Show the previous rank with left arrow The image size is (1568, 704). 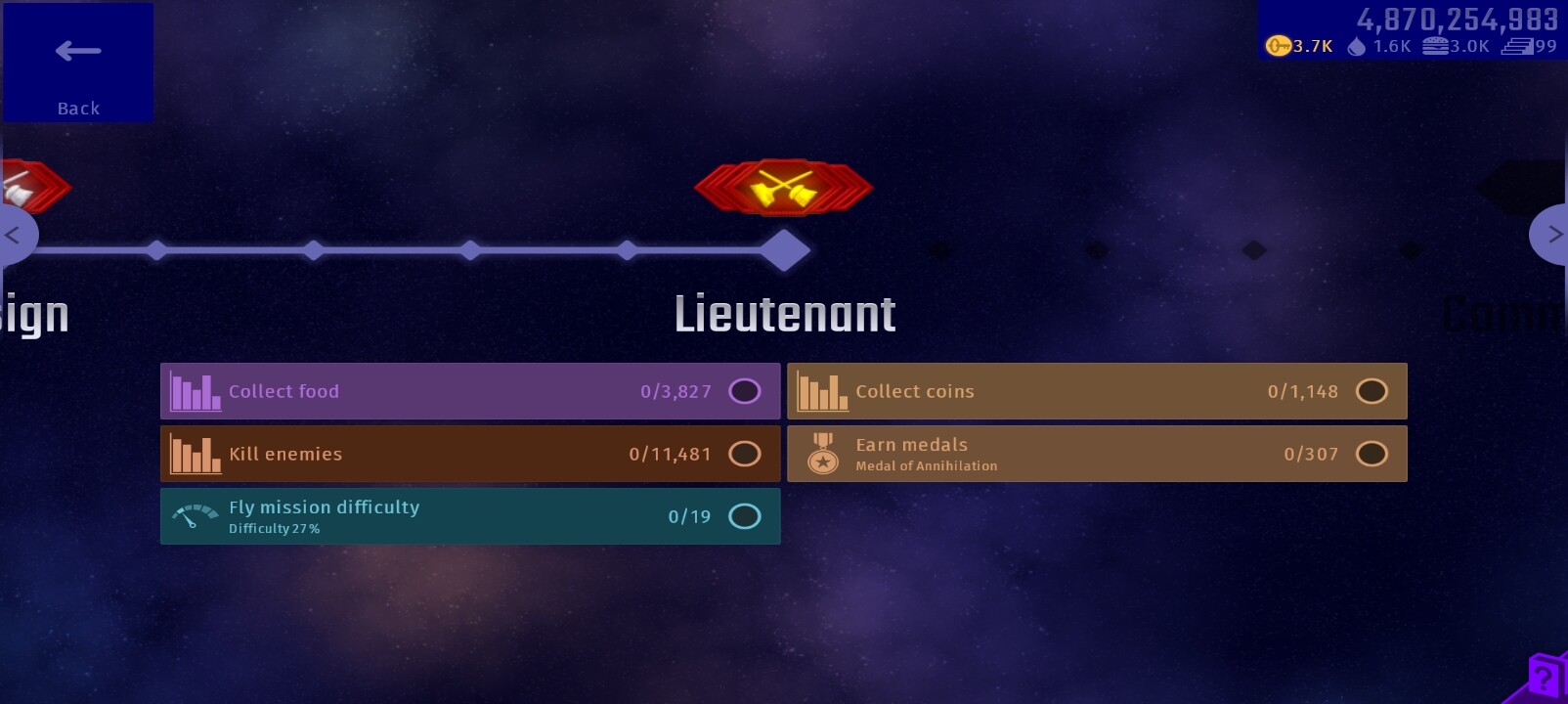(x=14, y=235)
